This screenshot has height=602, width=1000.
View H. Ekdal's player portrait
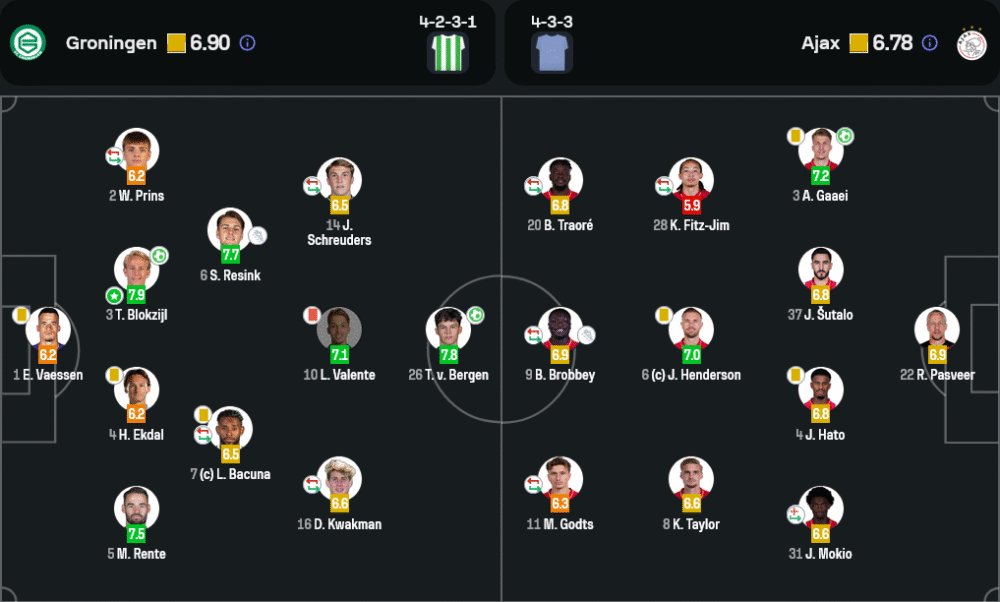[137, 389]
